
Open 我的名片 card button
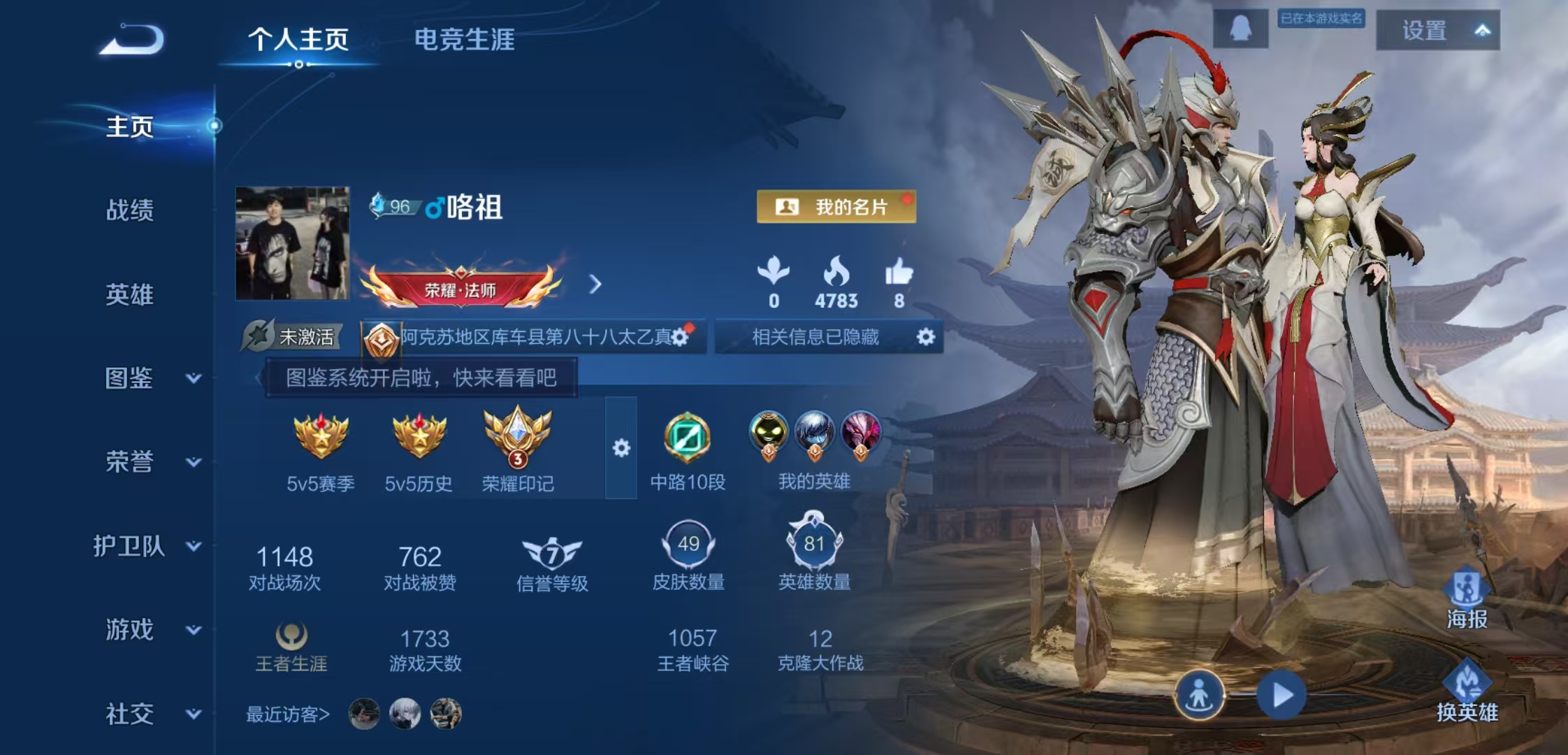click(x=836, y=207)
